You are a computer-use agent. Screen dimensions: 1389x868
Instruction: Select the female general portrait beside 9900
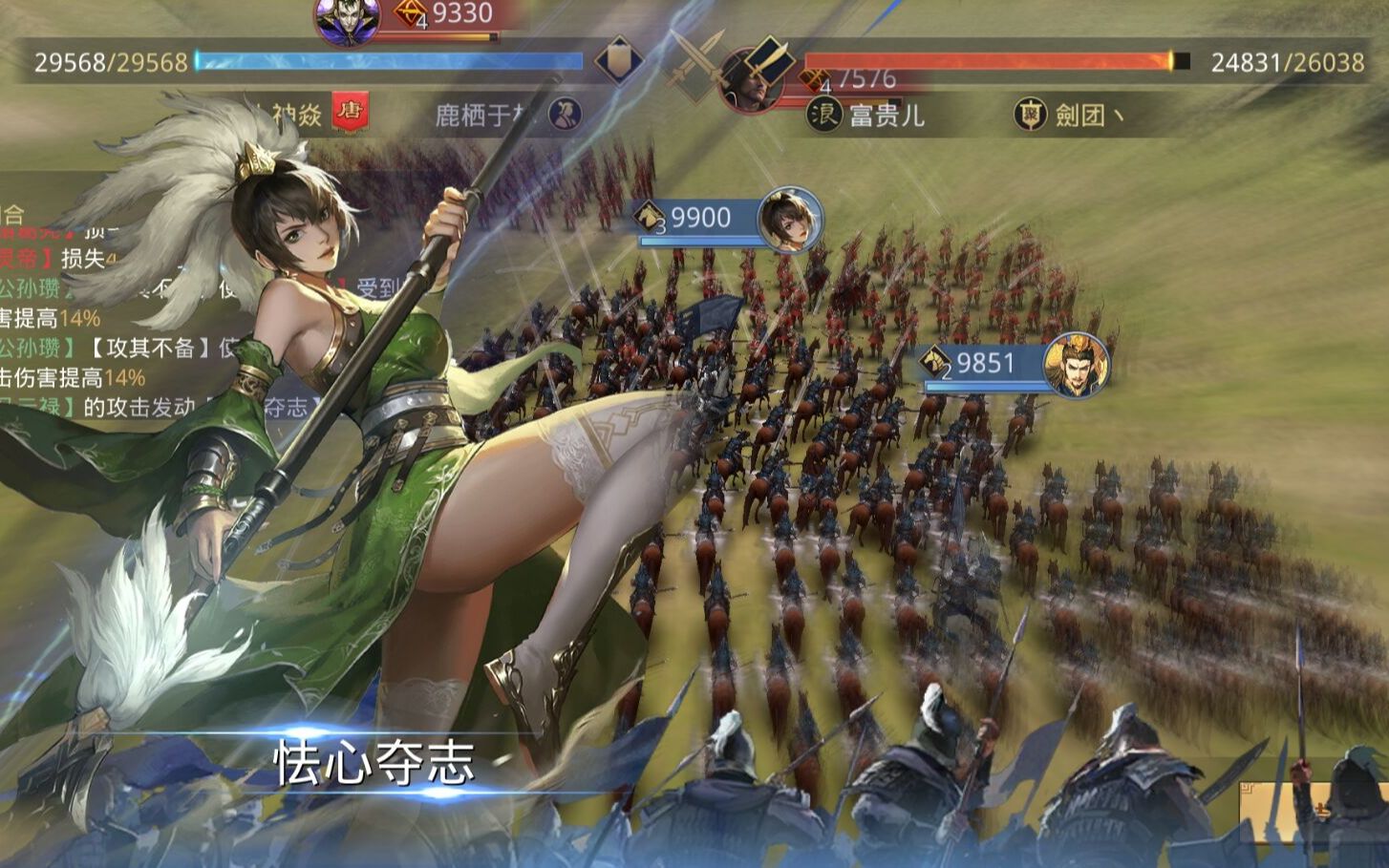point(789,221)
